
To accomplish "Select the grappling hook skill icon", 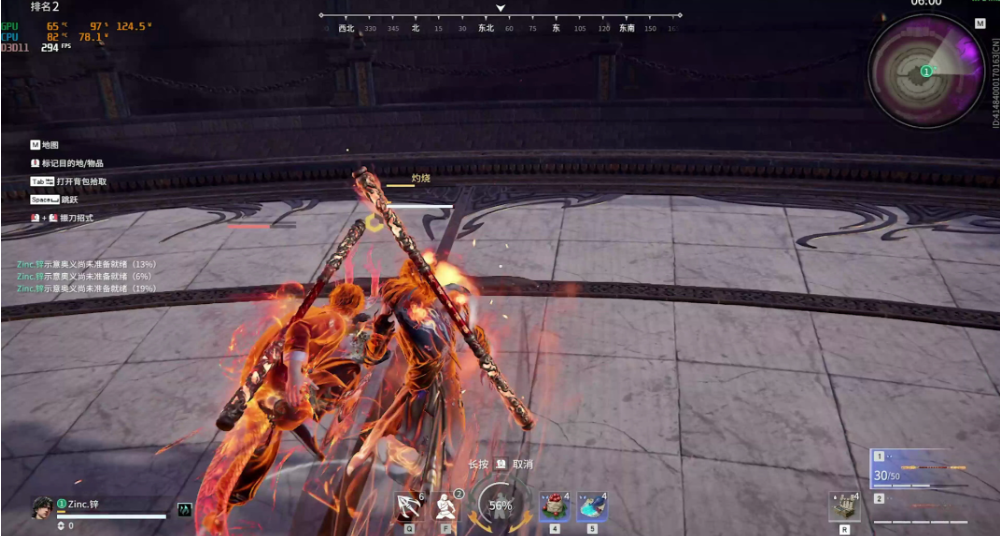I will [x=409, y=507].
